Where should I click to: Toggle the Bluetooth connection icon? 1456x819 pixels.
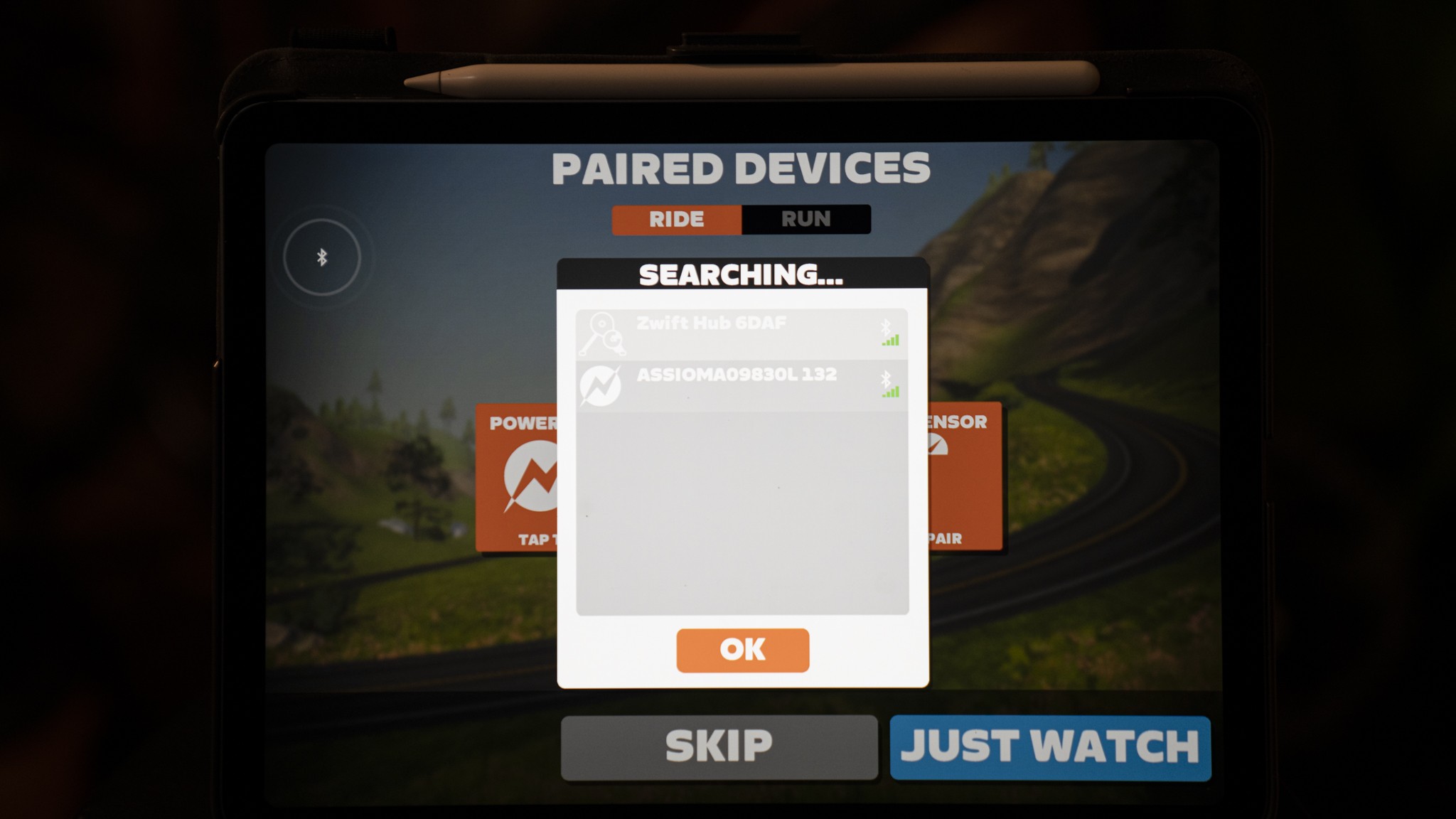click(x=322, y=257)
